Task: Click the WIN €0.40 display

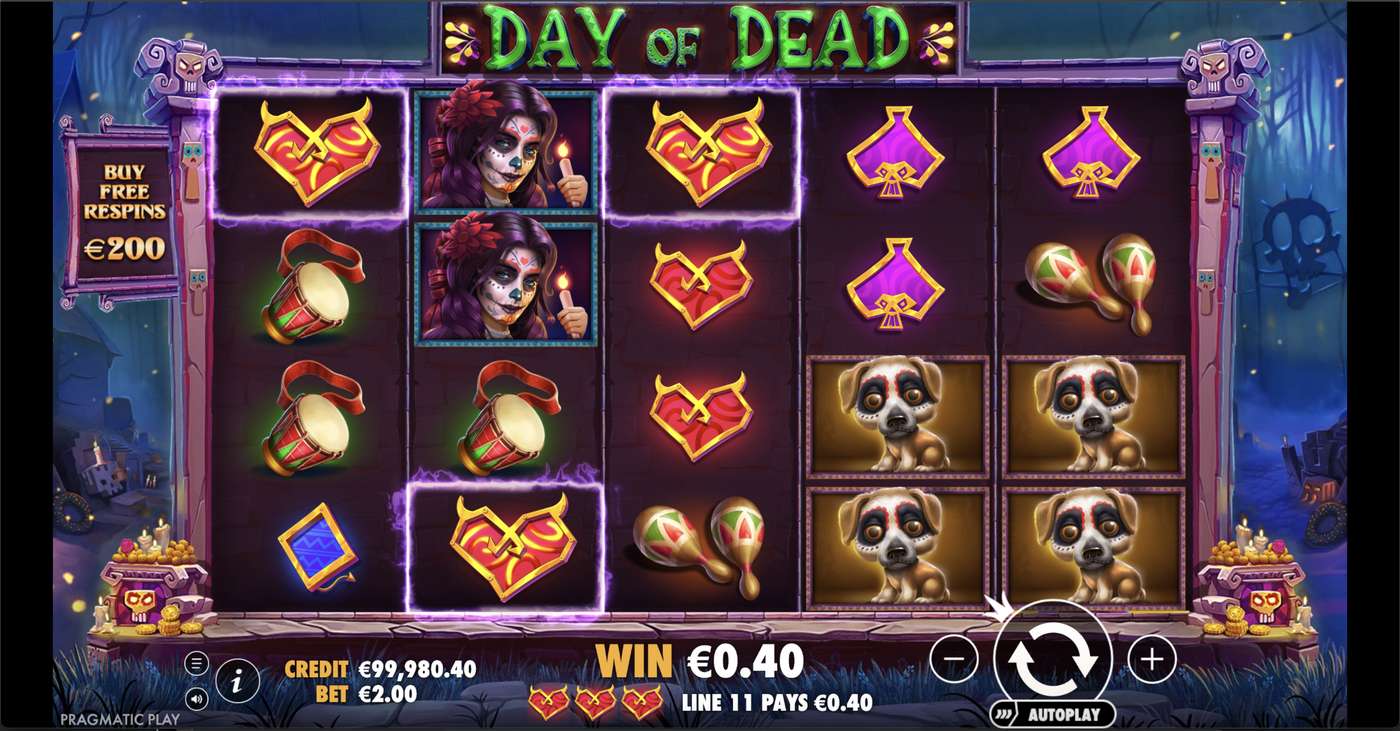Action: (700, 662)
